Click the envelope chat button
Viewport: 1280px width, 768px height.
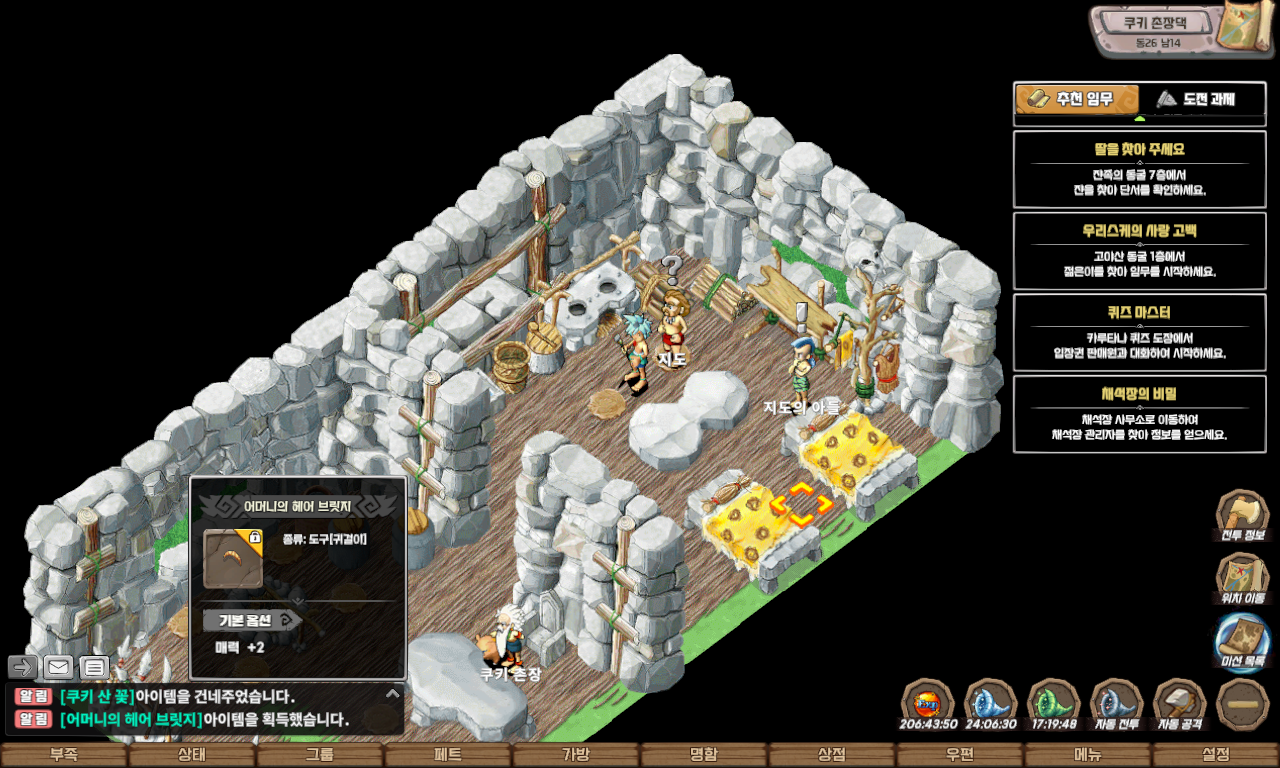(x=58, y=667)
